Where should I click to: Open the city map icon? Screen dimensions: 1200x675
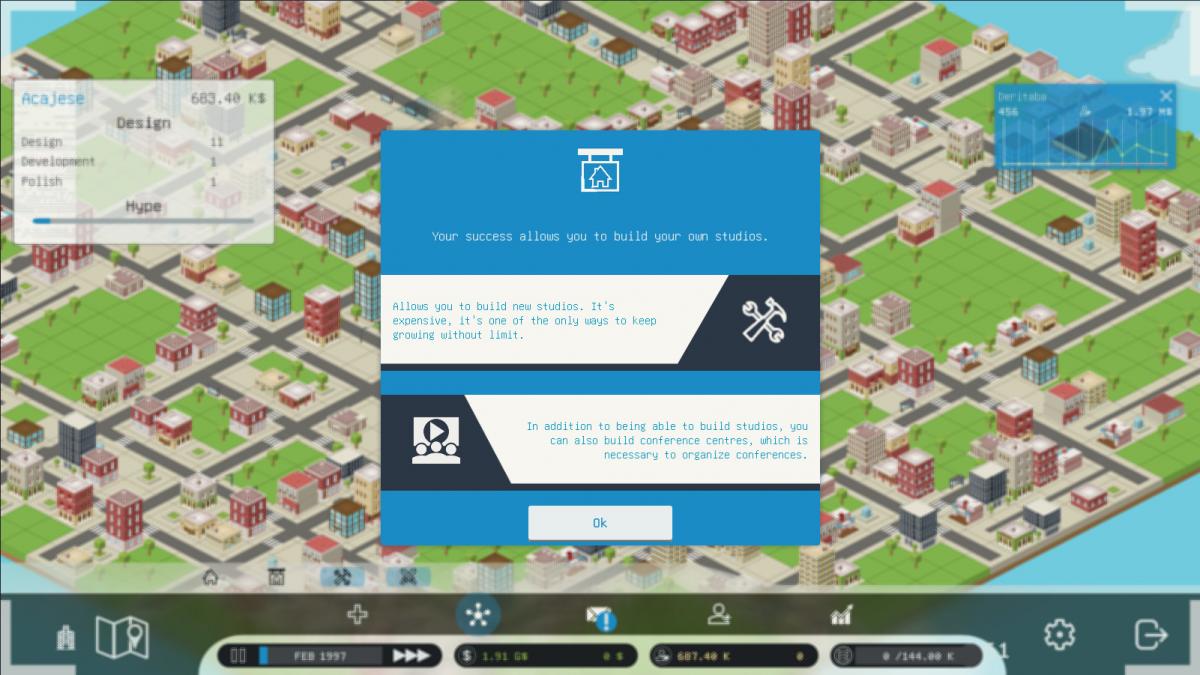(x=121, y=636)
